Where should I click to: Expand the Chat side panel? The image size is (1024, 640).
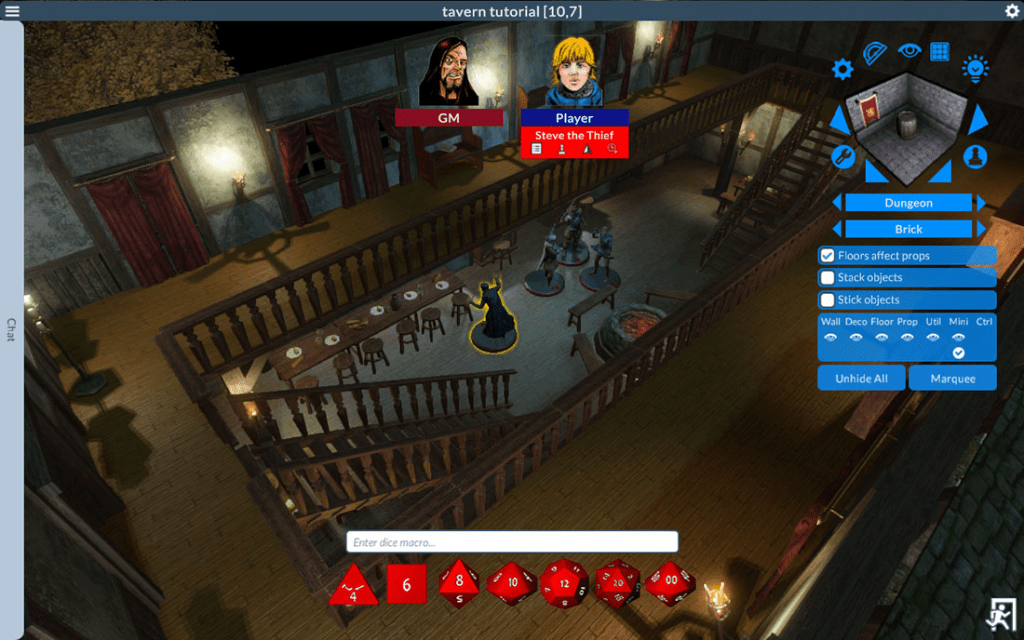coord(11,330)
